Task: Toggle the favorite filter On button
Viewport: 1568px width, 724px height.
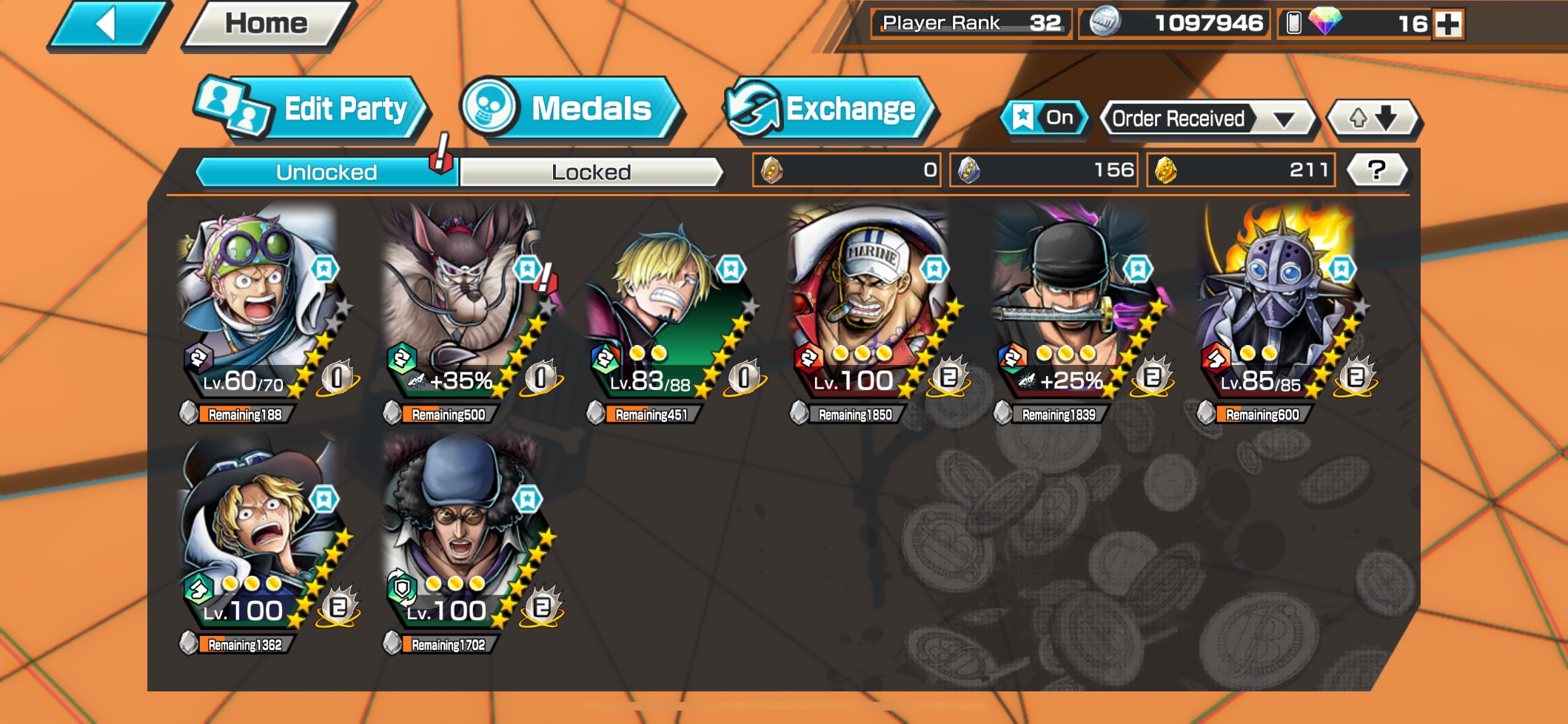Action: click(1045, 118)
